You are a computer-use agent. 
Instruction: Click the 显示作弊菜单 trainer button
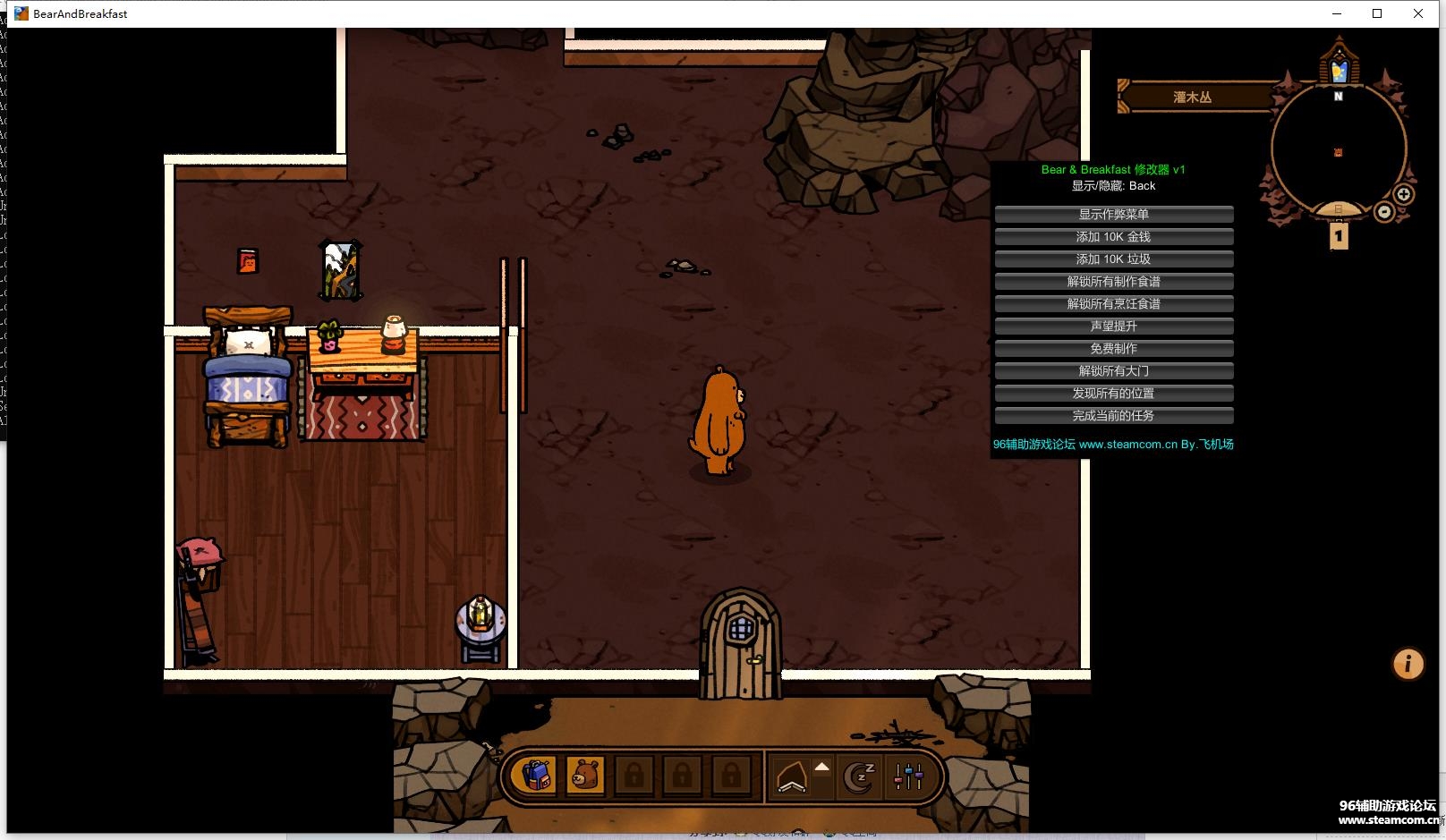[1113, 215]
